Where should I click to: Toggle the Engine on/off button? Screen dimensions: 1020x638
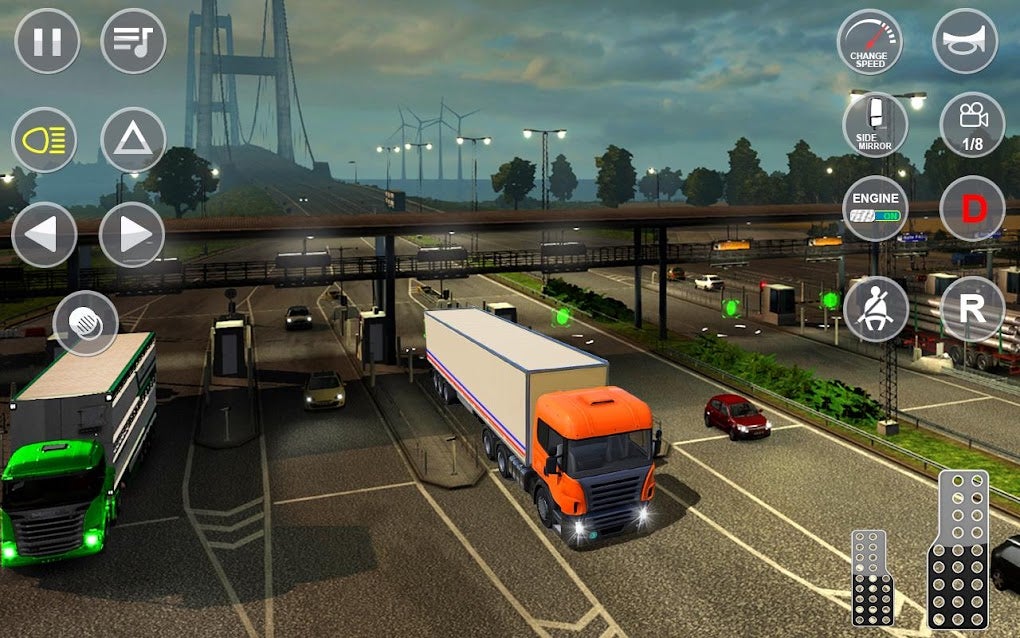875,209
